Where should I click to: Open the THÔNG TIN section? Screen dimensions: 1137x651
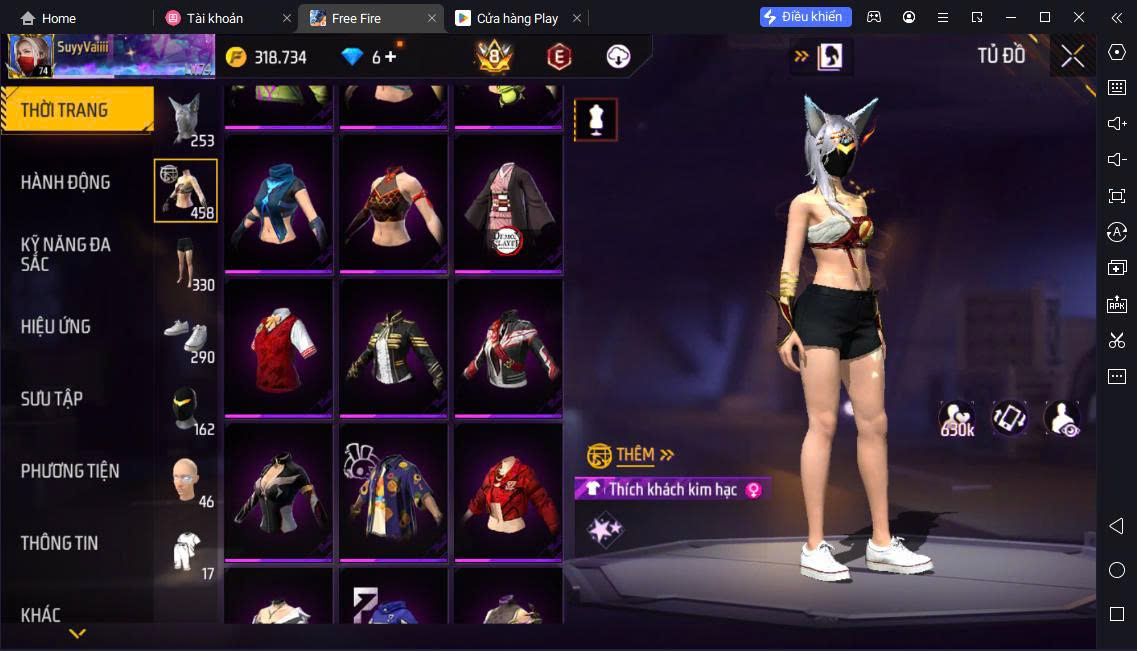click(60, 543)
